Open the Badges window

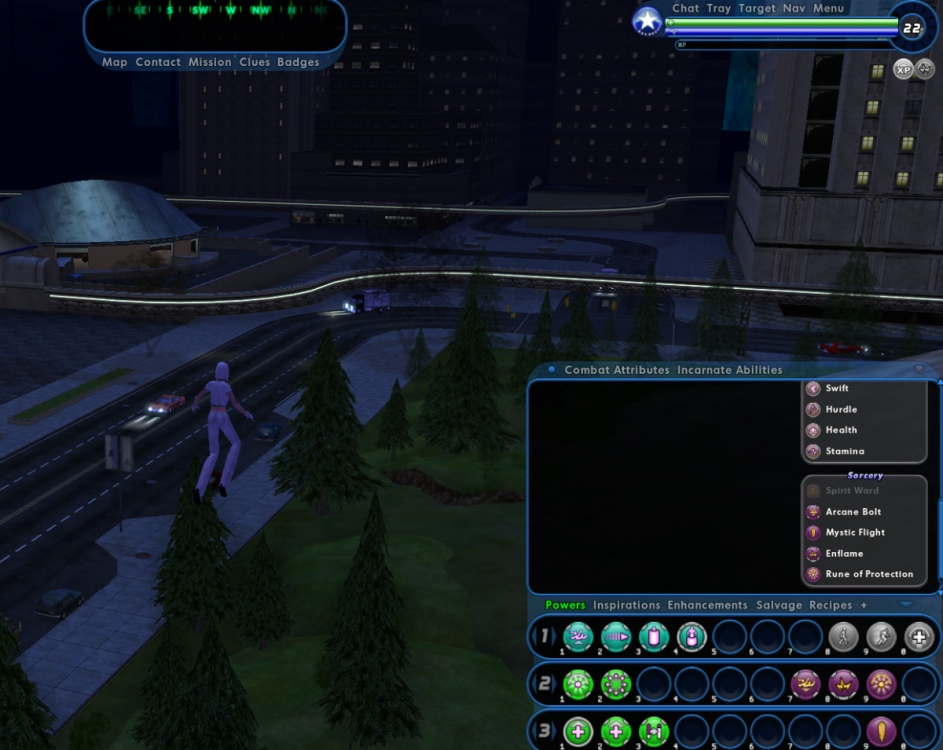click(298, 62)
